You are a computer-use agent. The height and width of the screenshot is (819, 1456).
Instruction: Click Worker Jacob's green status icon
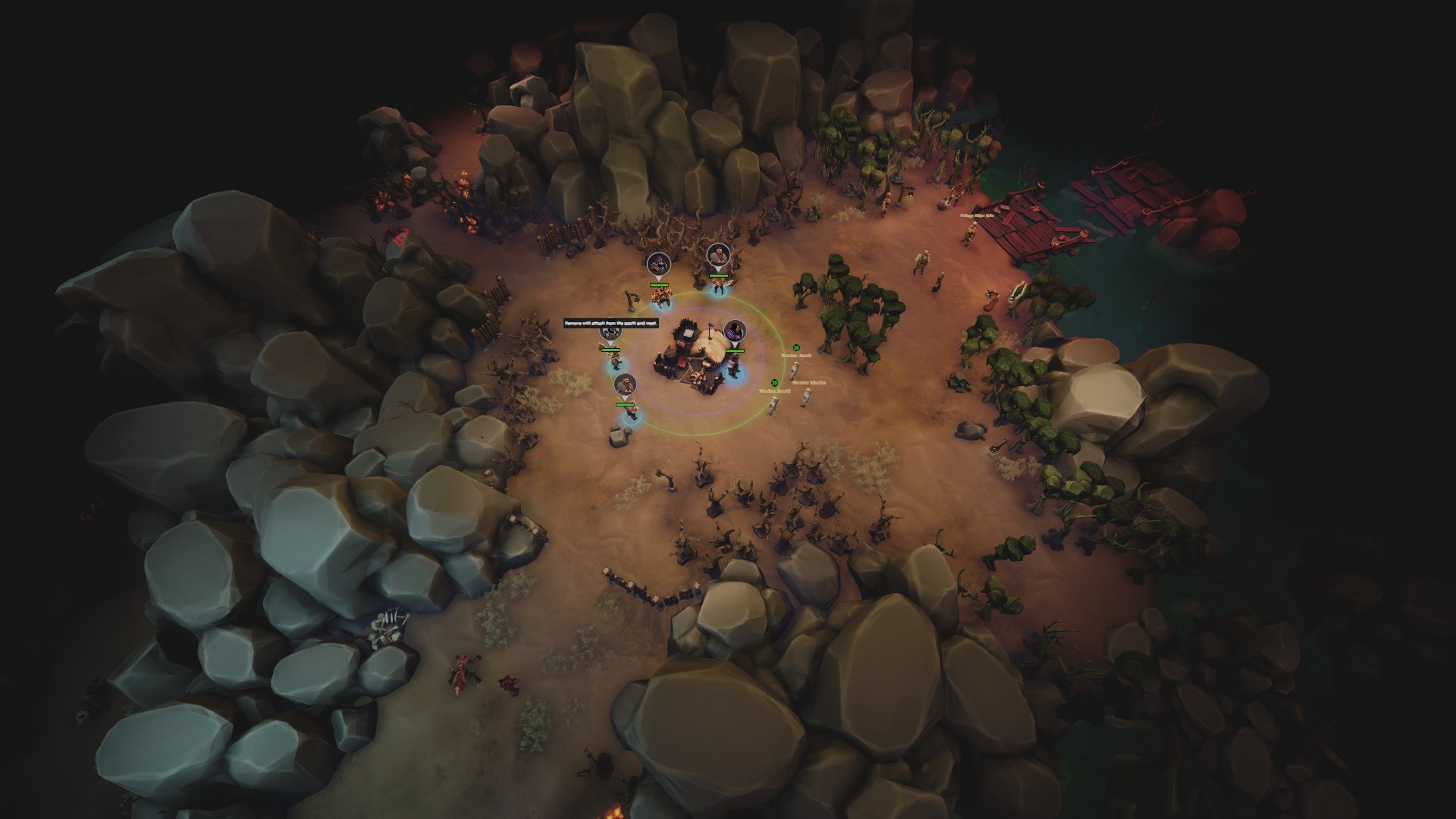pyautogui.click(x=796, y=348)
